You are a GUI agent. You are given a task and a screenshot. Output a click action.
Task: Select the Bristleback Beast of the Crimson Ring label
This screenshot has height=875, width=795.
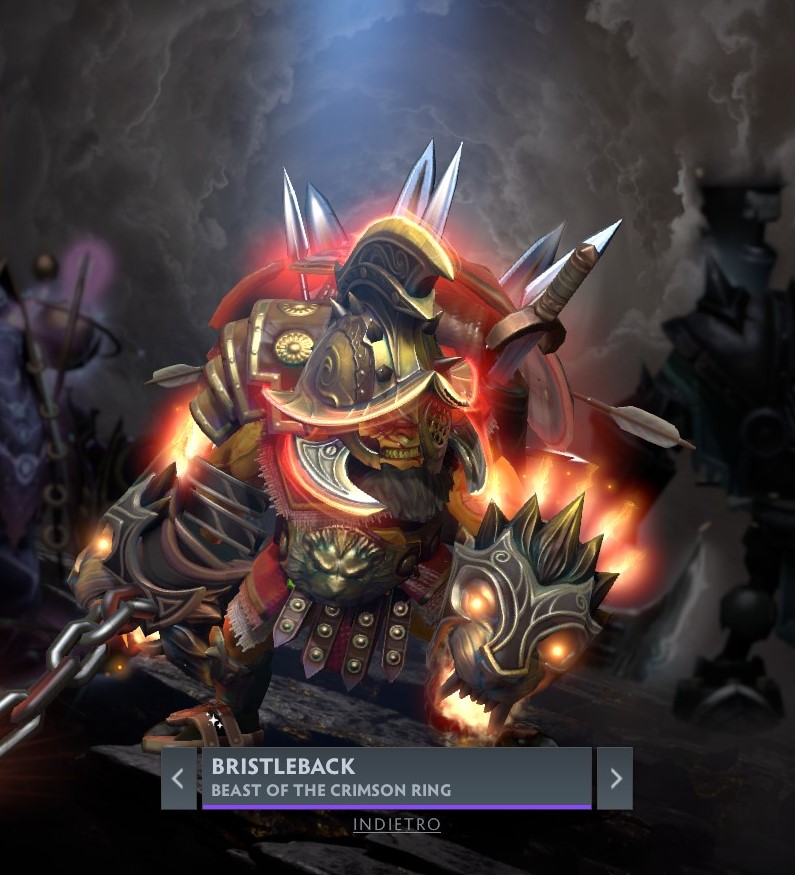pyautogui.click(x=396, y=777)
